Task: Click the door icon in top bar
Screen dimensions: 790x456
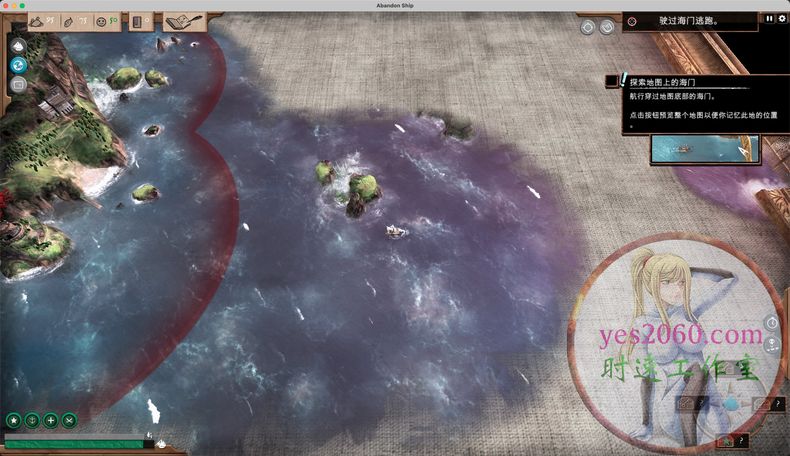Action: [x=138, y=20]
